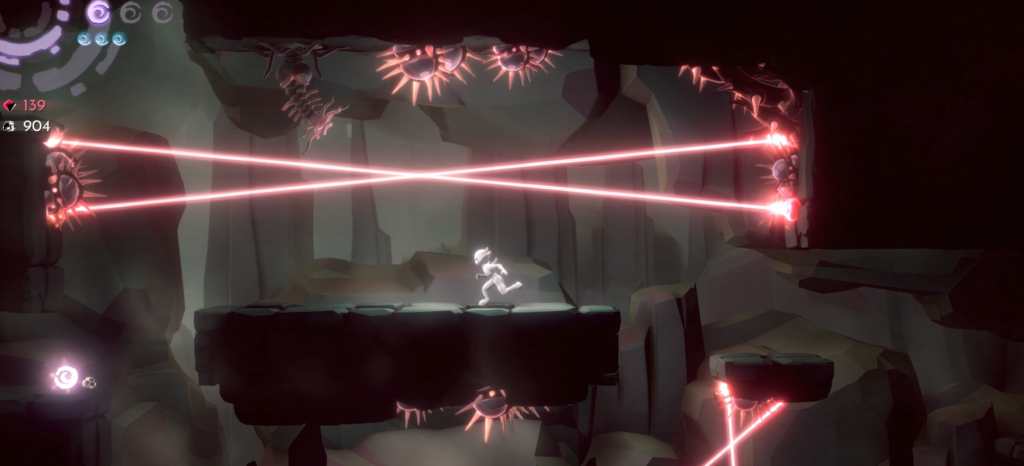The width and height of the screenshot is (1024, 466).
Task: Click the red gem currency icon
Action: point(10,105)
